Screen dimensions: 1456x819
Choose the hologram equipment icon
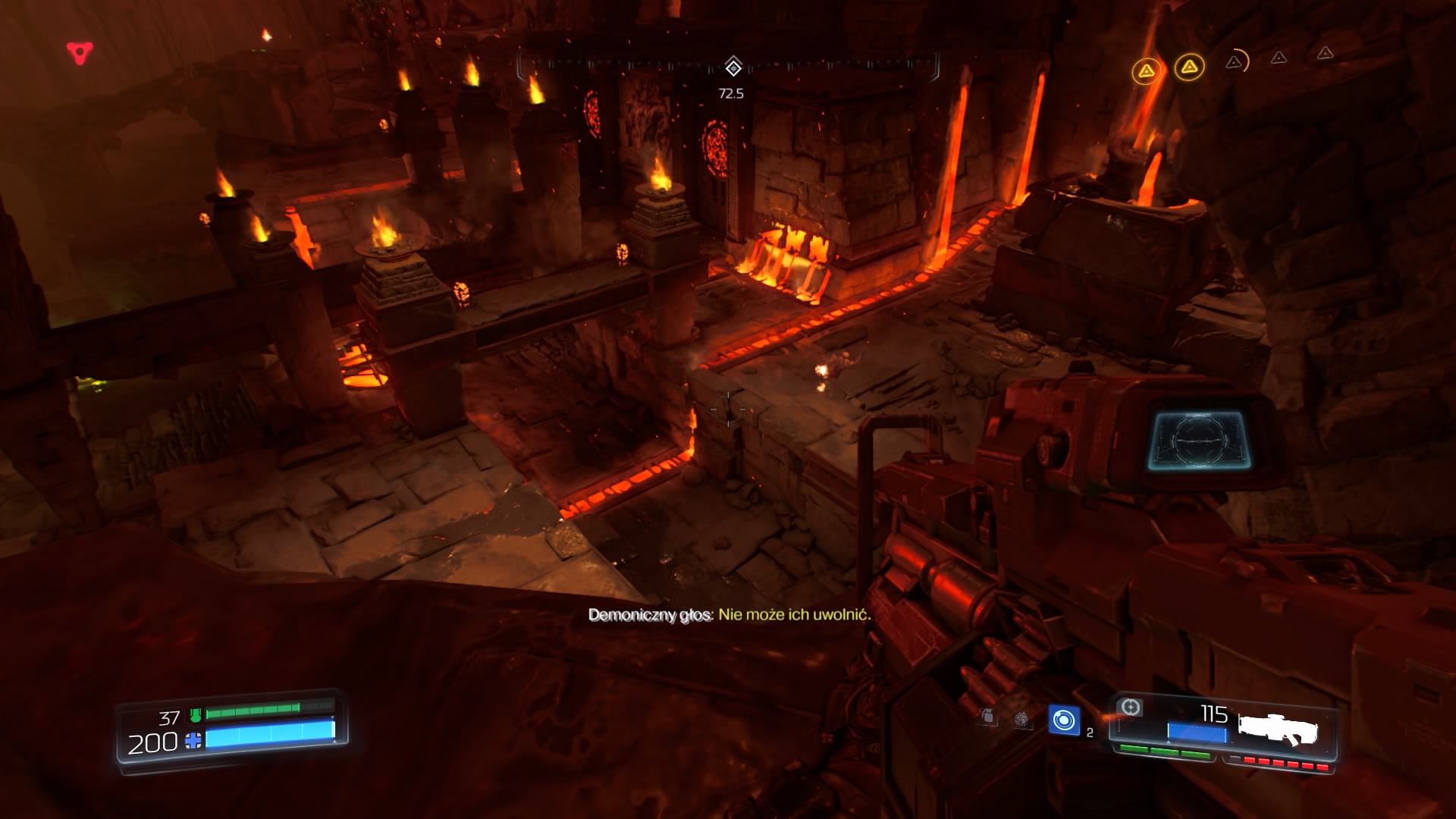(1023, 719)
